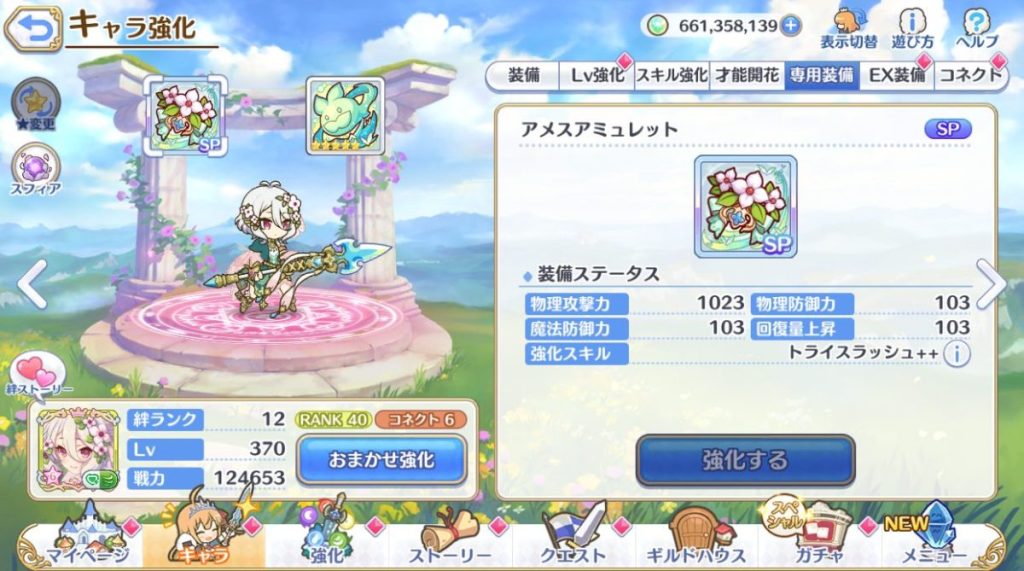Go back with the return arrow button

[x=31, y=29]
